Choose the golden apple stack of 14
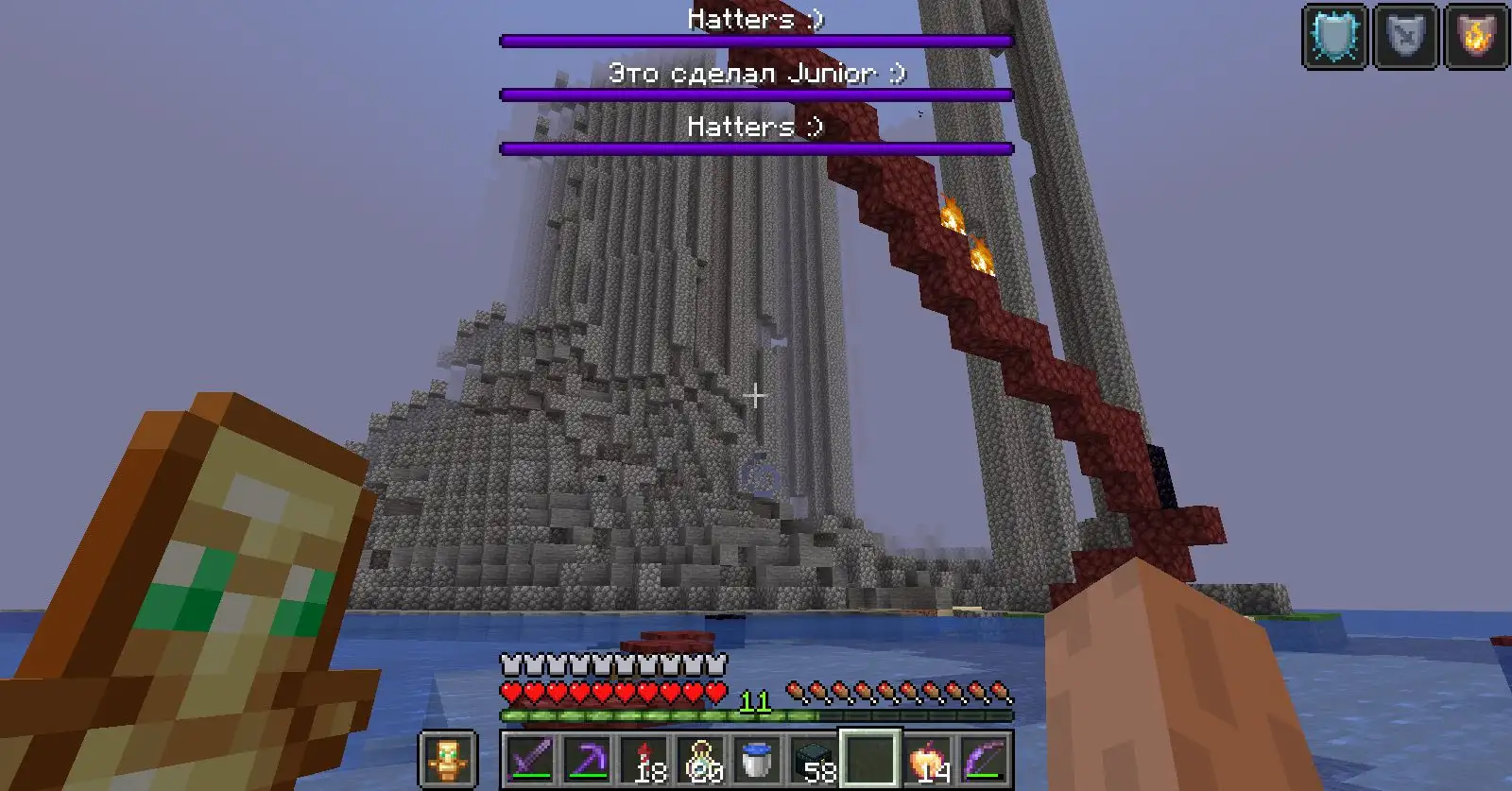Image resolution: width=1512 pixels, height=791 pixels. [x=927, y=759]
